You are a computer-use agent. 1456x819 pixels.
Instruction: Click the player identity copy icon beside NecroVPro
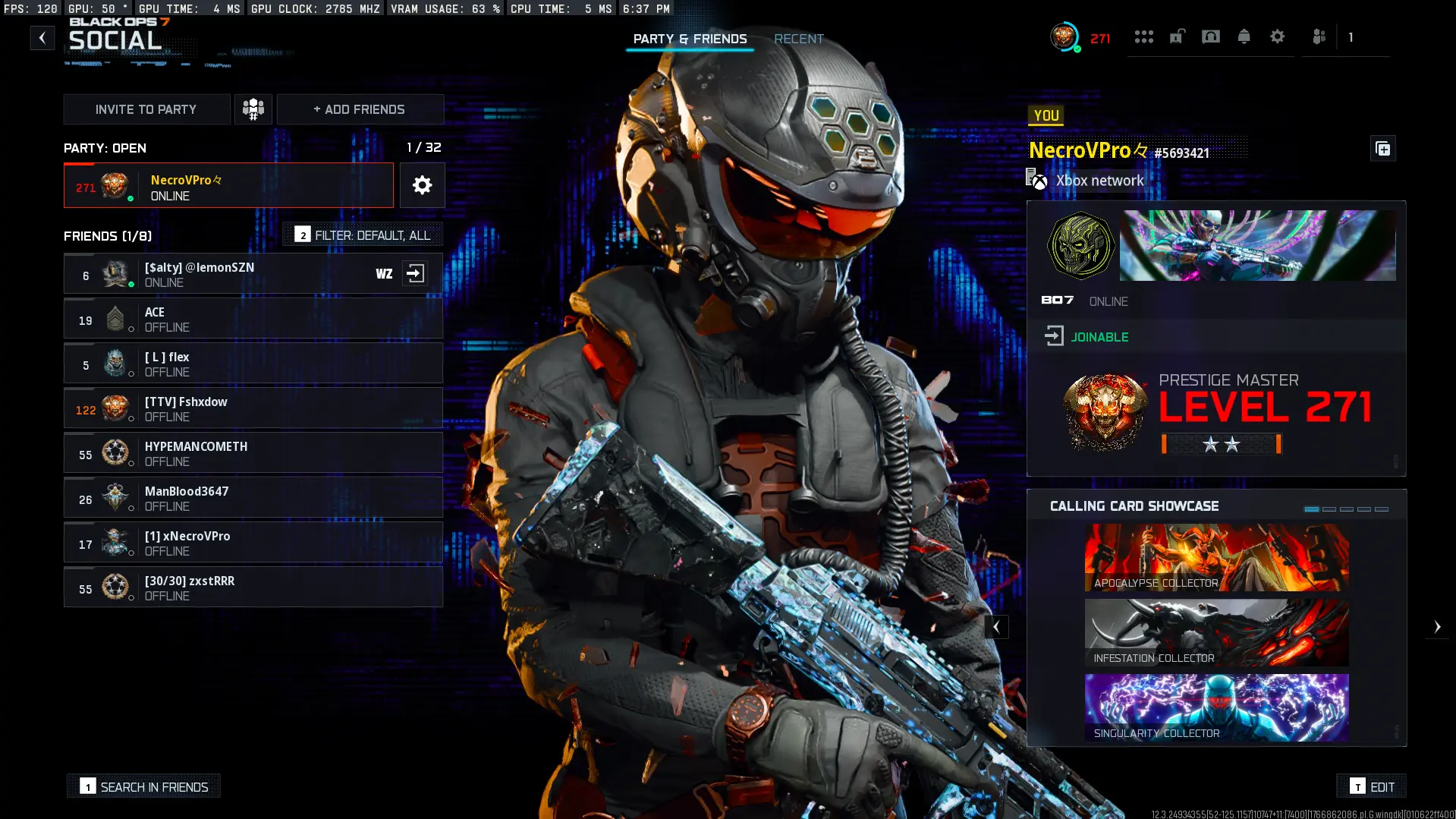pos(1382,149)
